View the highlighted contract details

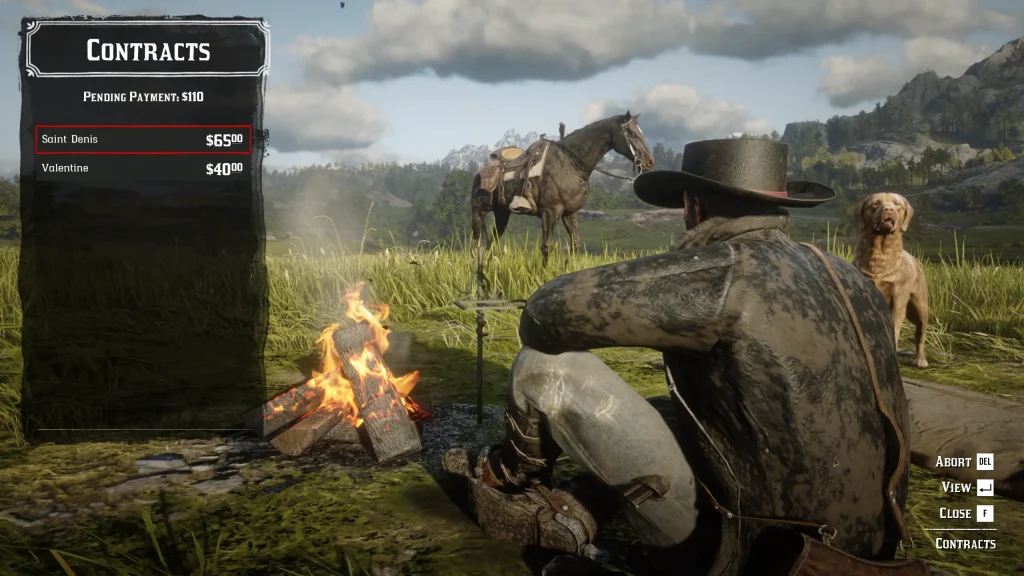(x=967, y=488)
